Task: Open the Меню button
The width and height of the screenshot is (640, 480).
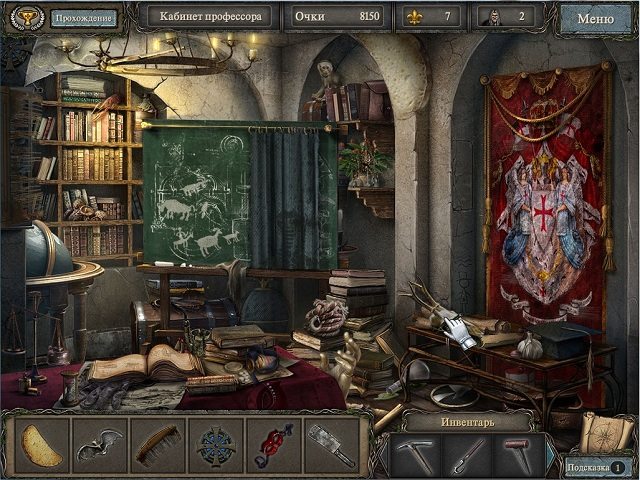Action: tap(596, 17)
